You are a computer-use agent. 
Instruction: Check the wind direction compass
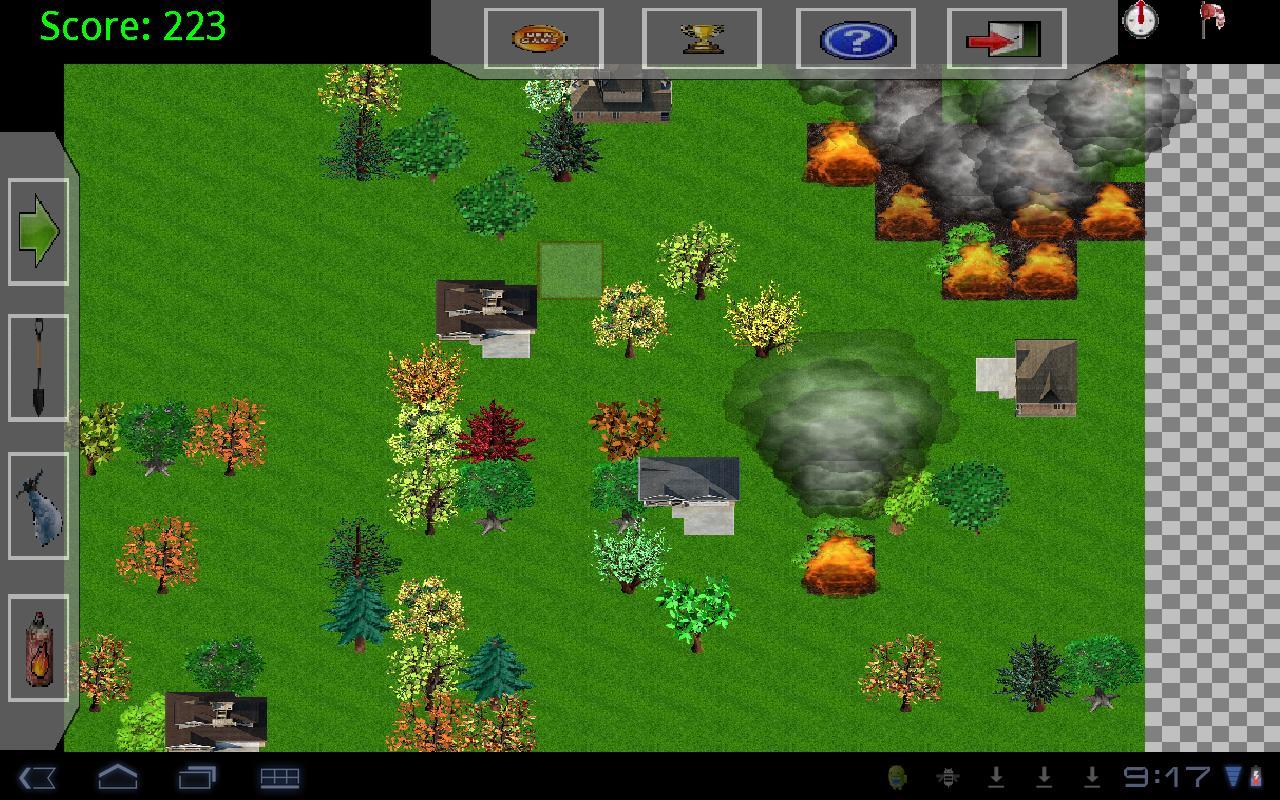tap(1140, 22)
